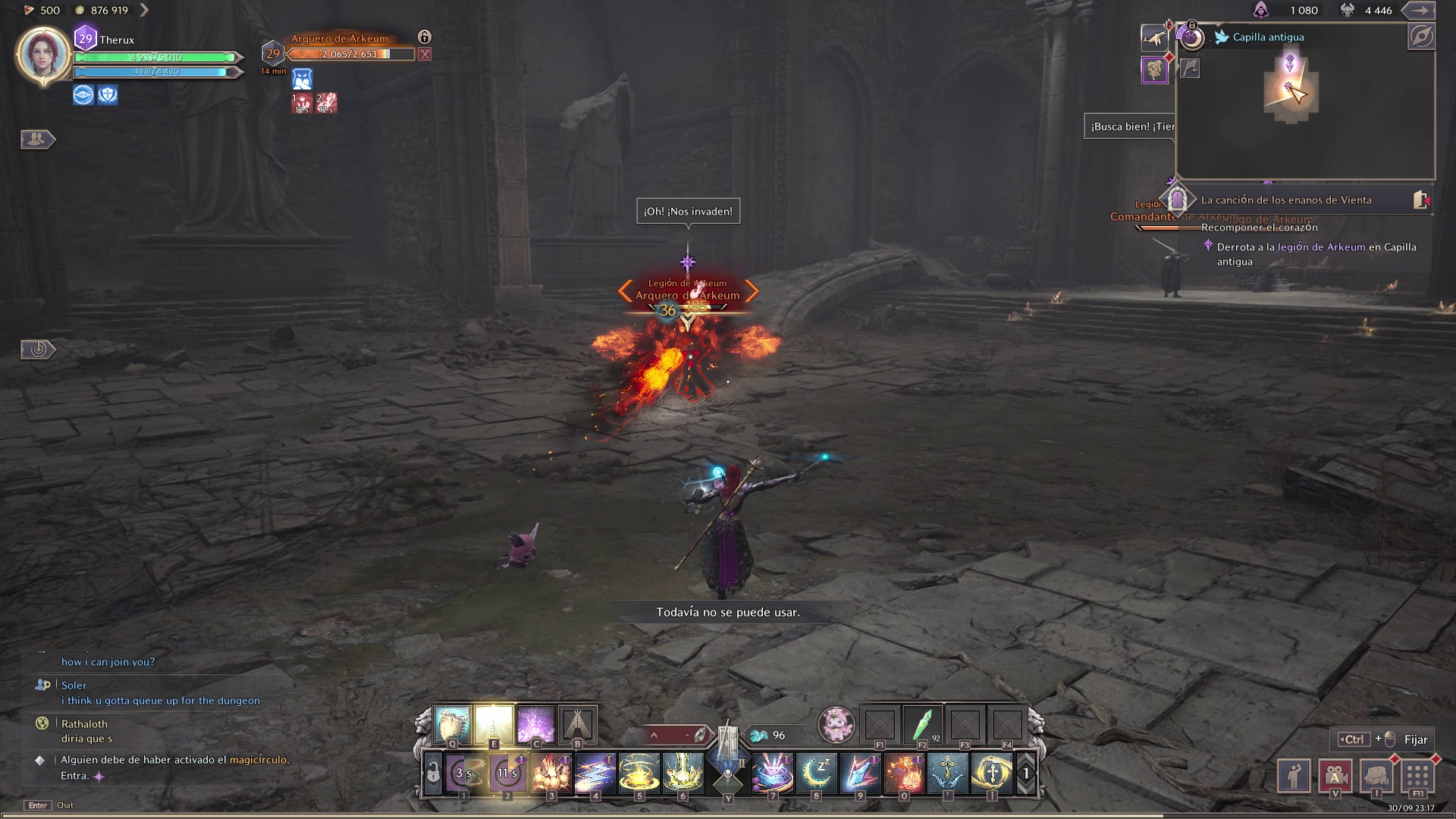This screenshot has height=819, width=1456.
Task: Use the green crystal consumable slot
Action: 922,726
